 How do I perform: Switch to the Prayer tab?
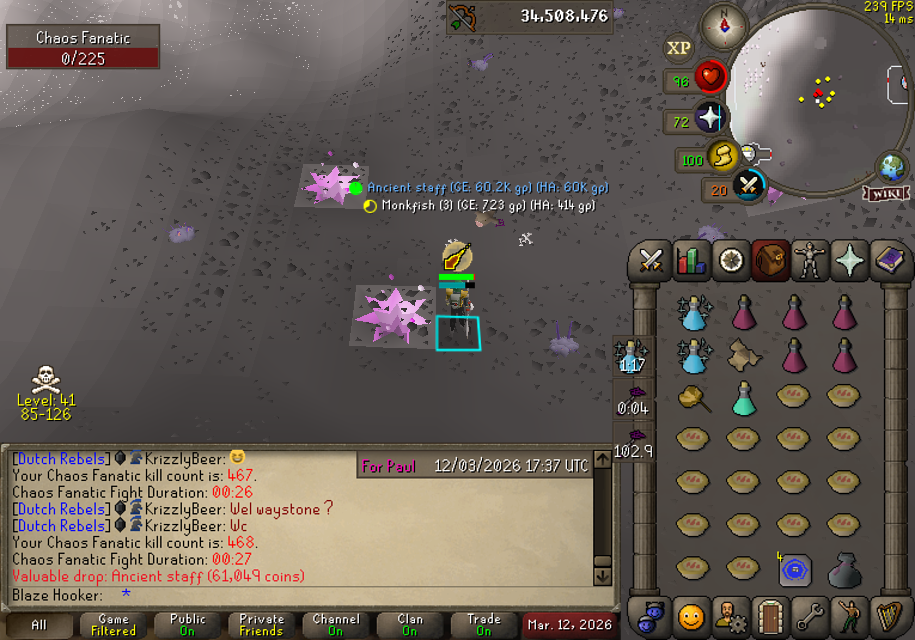click(849, 261)
